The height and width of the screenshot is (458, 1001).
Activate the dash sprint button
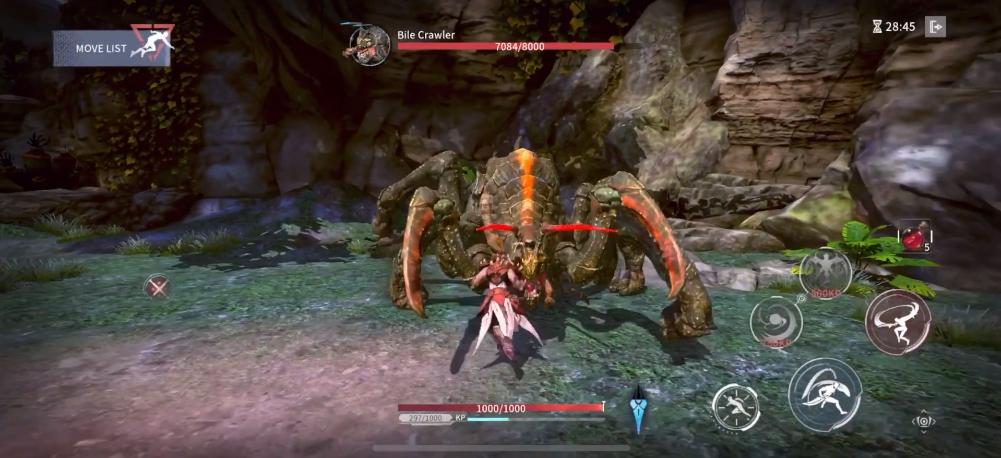735,407
